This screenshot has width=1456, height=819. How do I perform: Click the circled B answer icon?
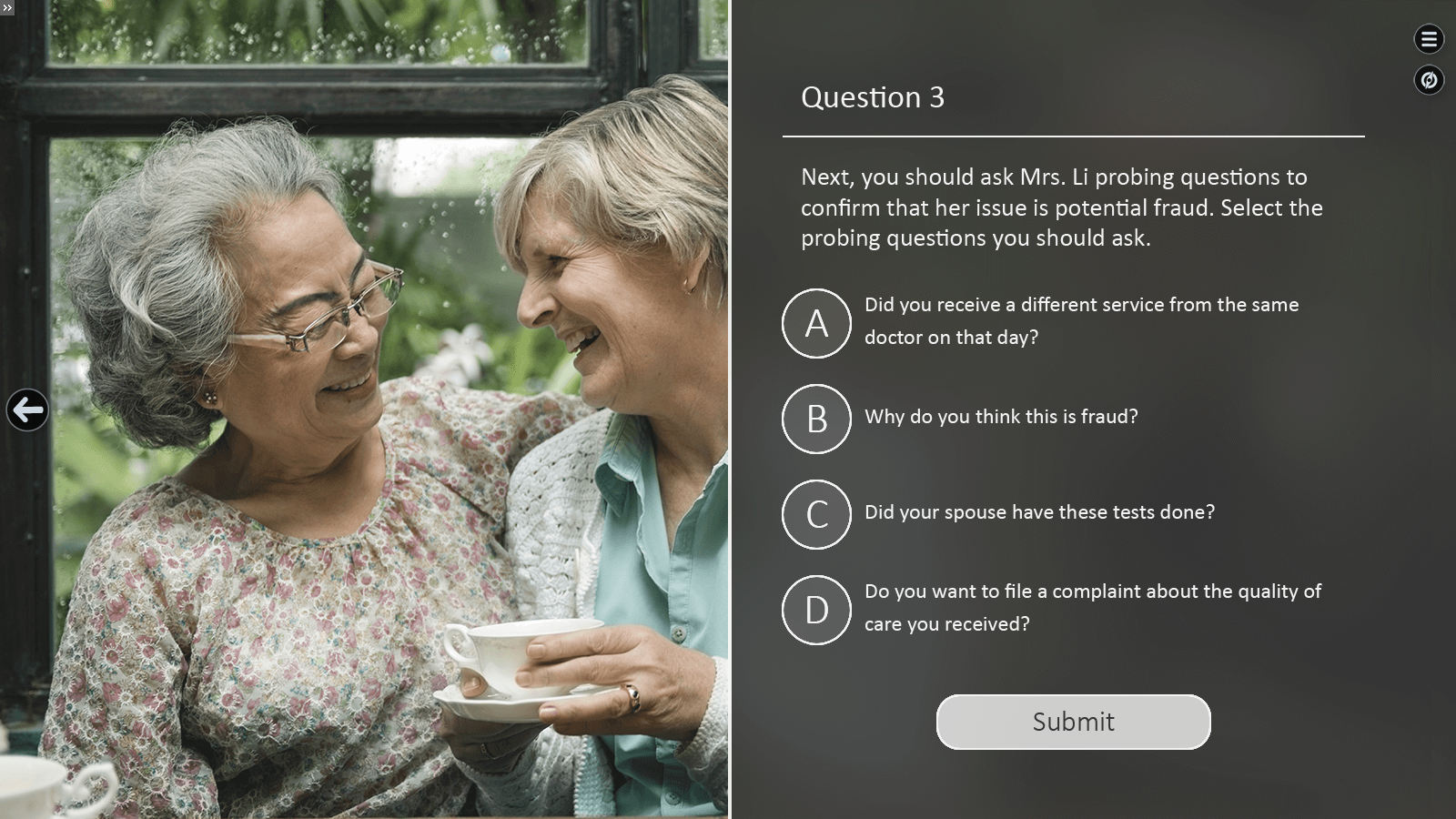(816, 419)
